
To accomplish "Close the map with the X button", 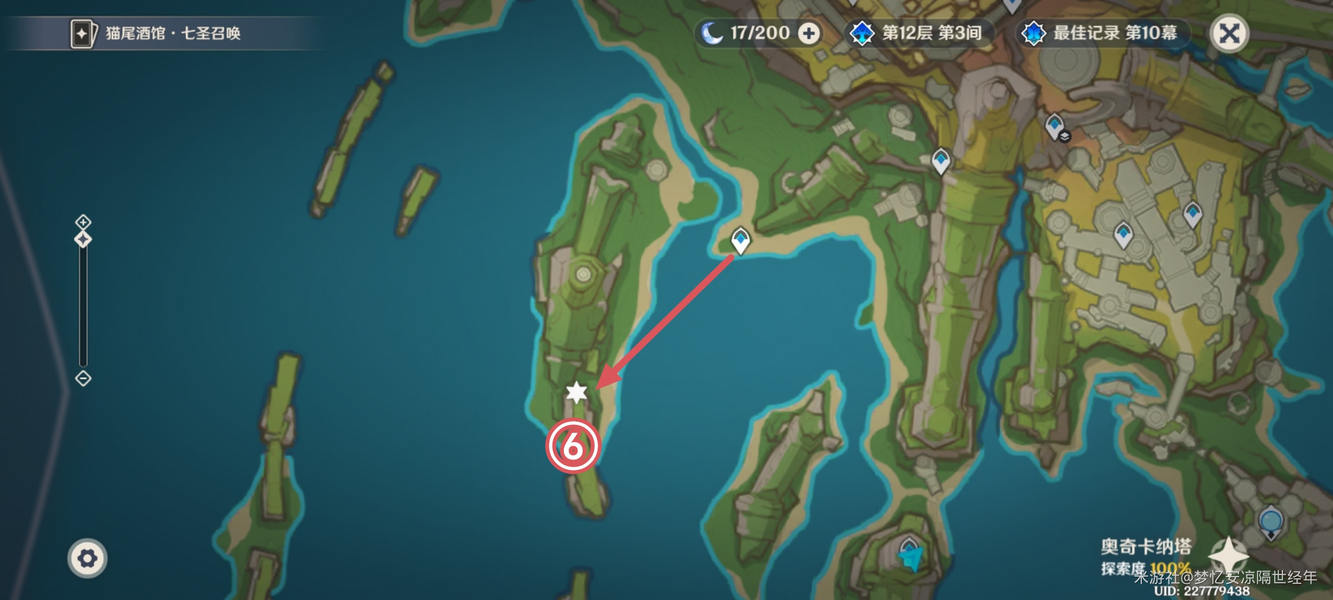I will pos(1229,33).
